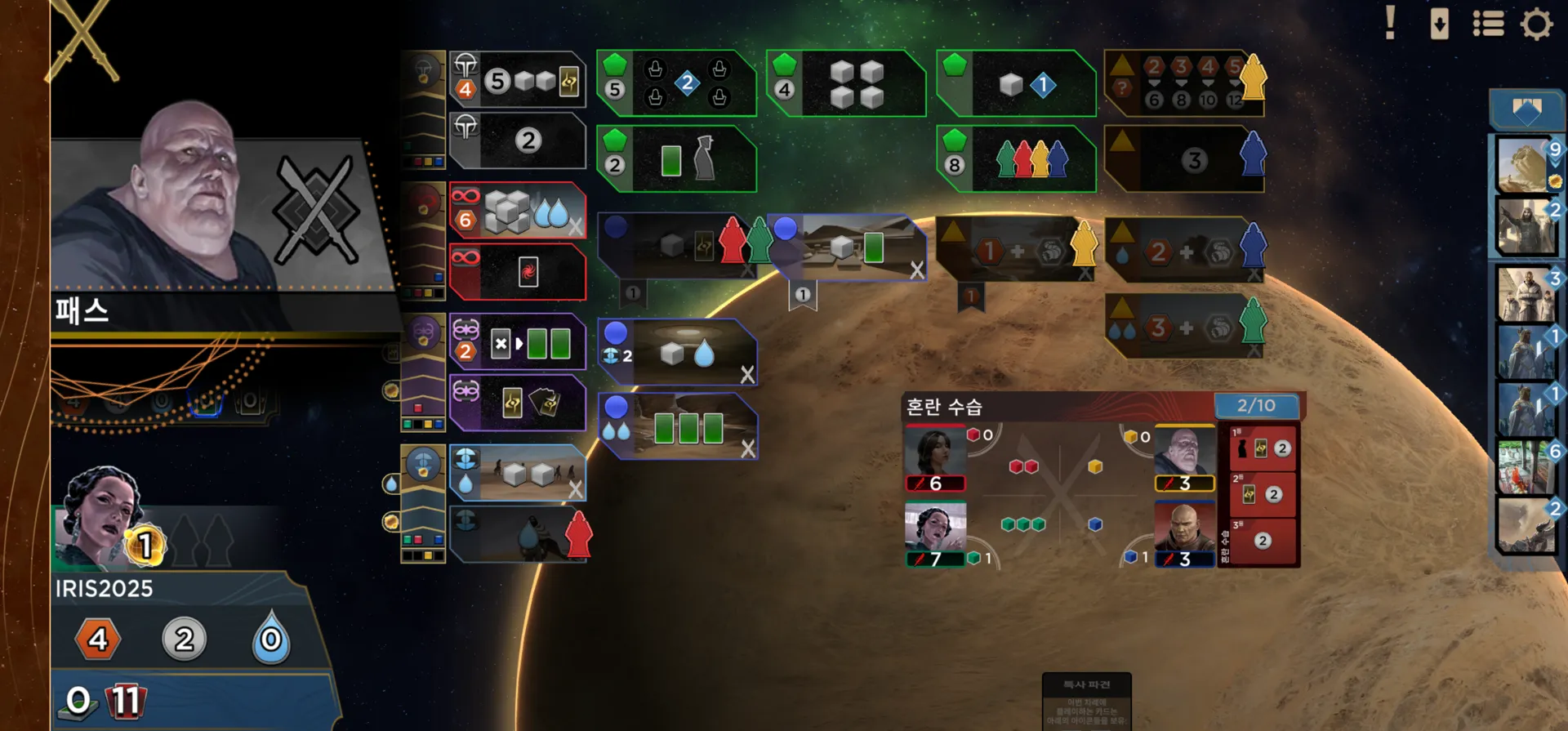
Task: Select the side card thumbnail marked 6
Action: 1526,467
